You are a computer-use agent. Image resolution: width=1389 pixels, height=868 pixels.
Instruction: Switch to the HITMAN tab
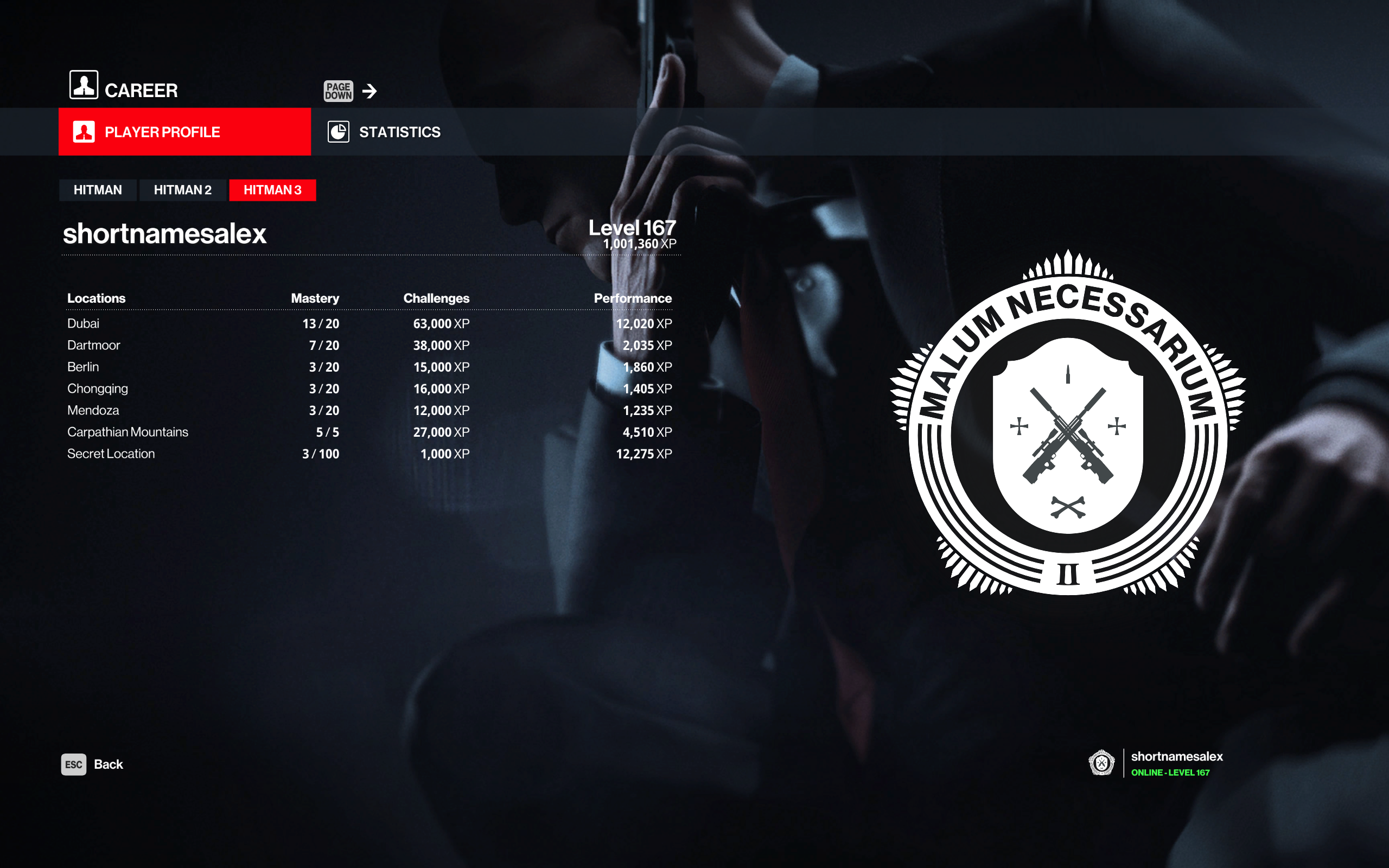tap(98, 190)
